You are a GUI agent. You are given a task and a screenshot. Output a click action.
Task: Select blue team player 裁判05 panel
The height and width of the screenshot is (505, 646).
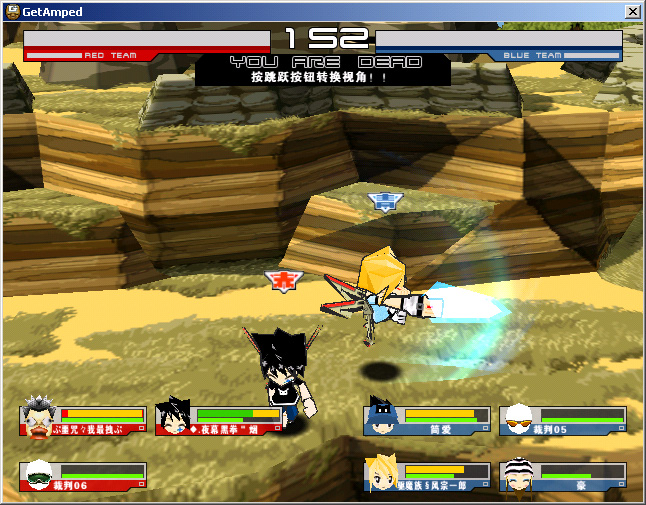[563, 421]
